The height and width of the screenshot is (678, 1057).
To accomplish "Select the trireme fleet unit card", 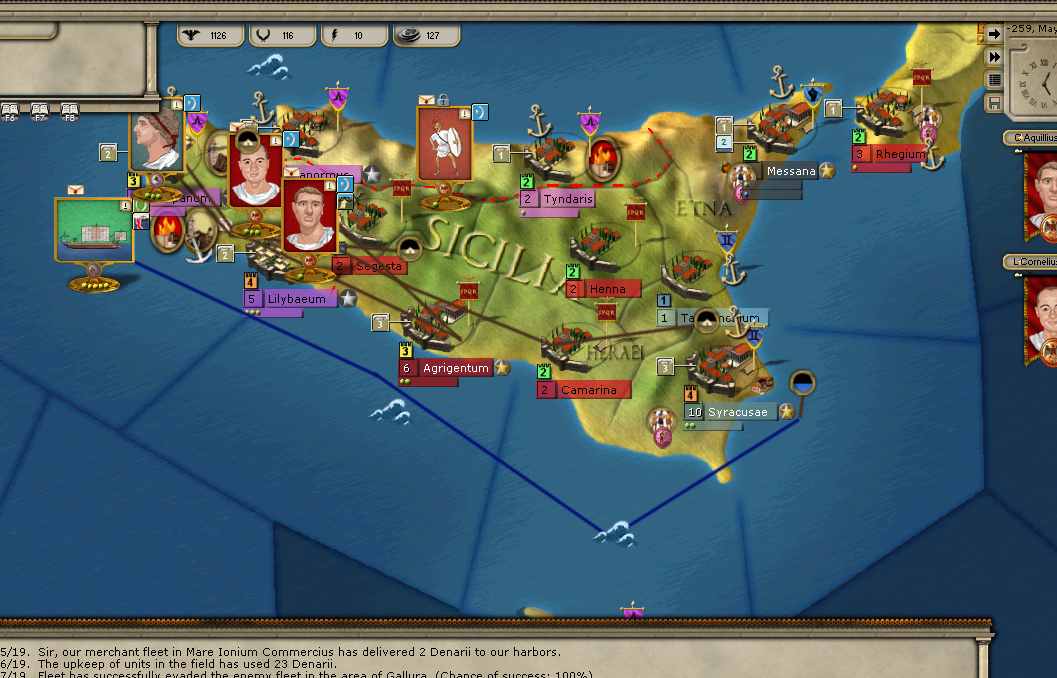I will point(94,230).
